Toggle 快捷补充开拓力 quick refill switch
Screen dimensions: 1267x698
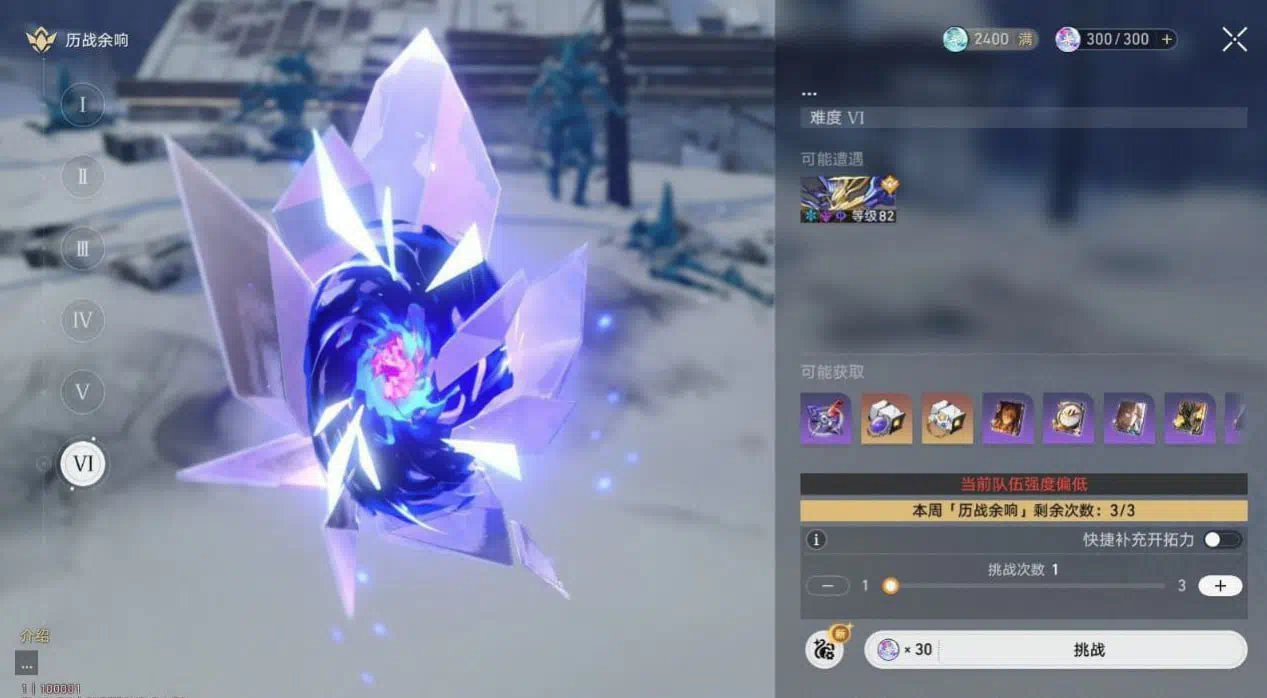(1222, 540)
